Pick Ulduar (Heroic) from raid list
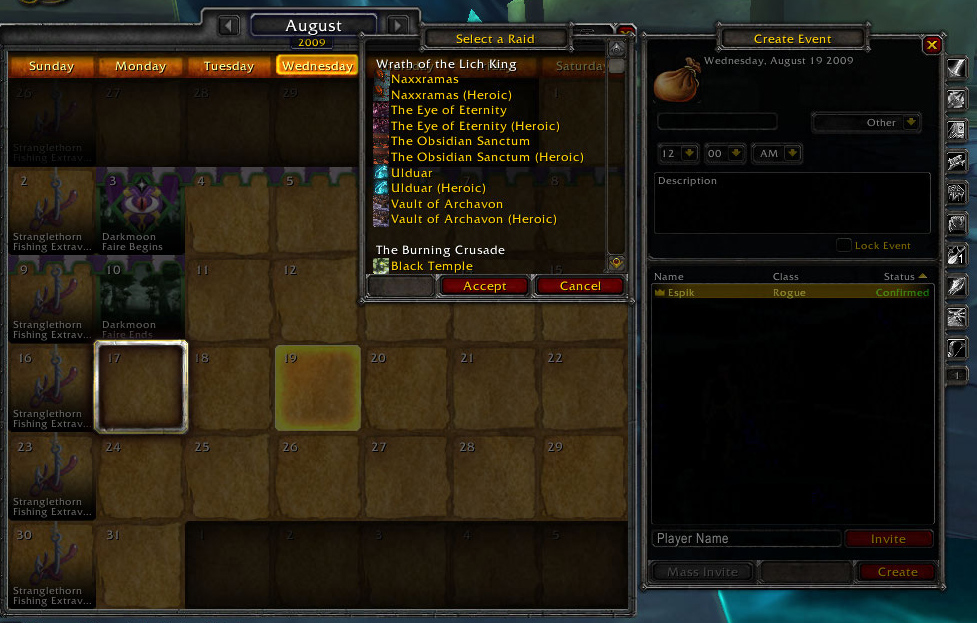 coord(438,188)
